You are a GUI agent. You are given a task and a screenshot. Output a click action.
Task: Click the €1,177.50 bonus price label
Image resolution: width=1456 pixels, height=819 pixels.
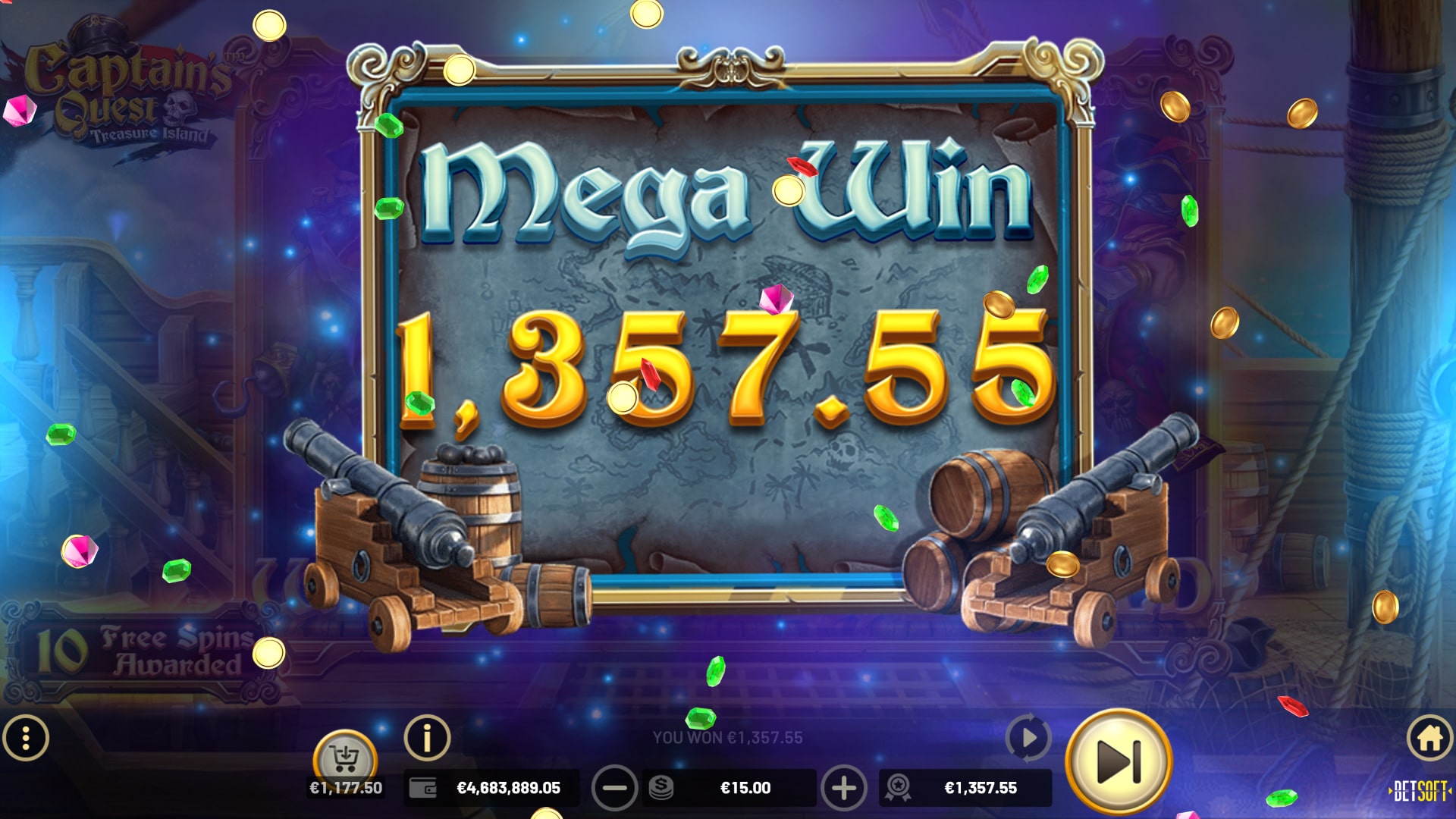(x=347, y=788)
